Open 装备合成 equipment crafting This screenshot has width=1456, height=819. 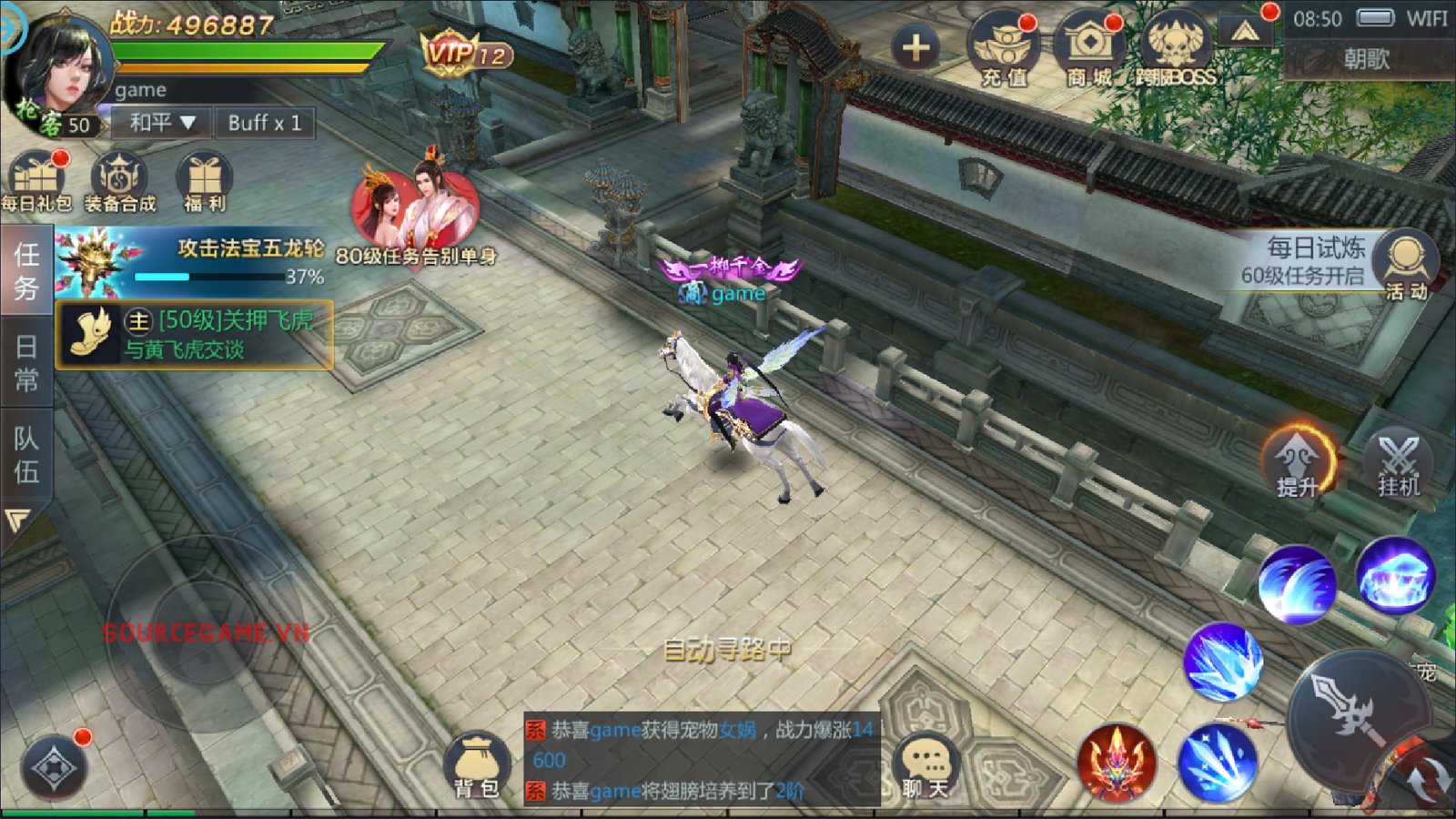coord(119,181)
